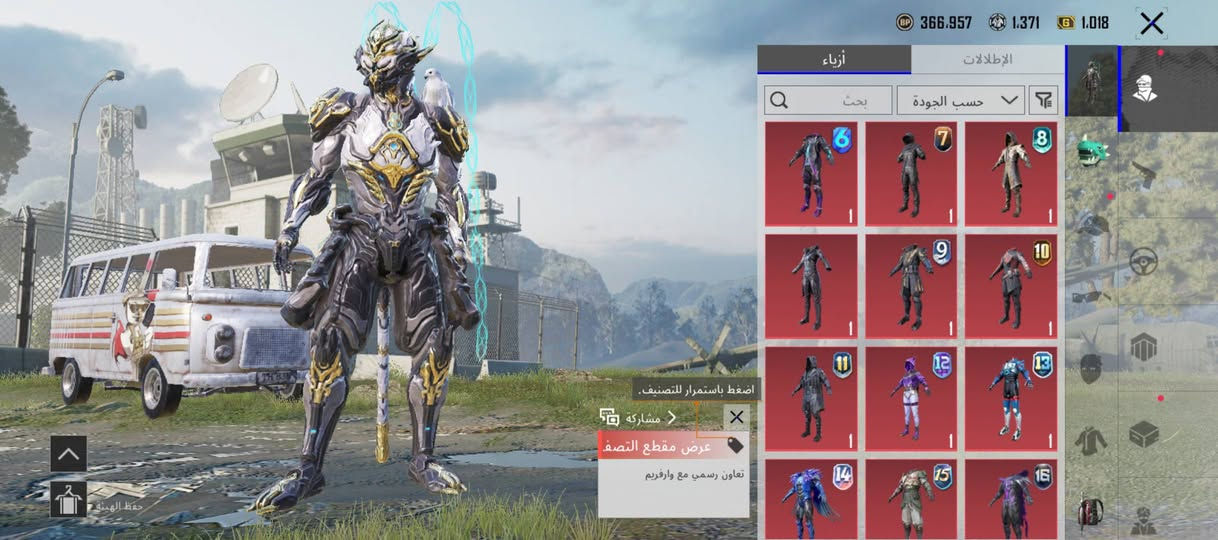The image size is (1218, 540).
Task: Open the masked character avatar category
Action: point(1143,89)
